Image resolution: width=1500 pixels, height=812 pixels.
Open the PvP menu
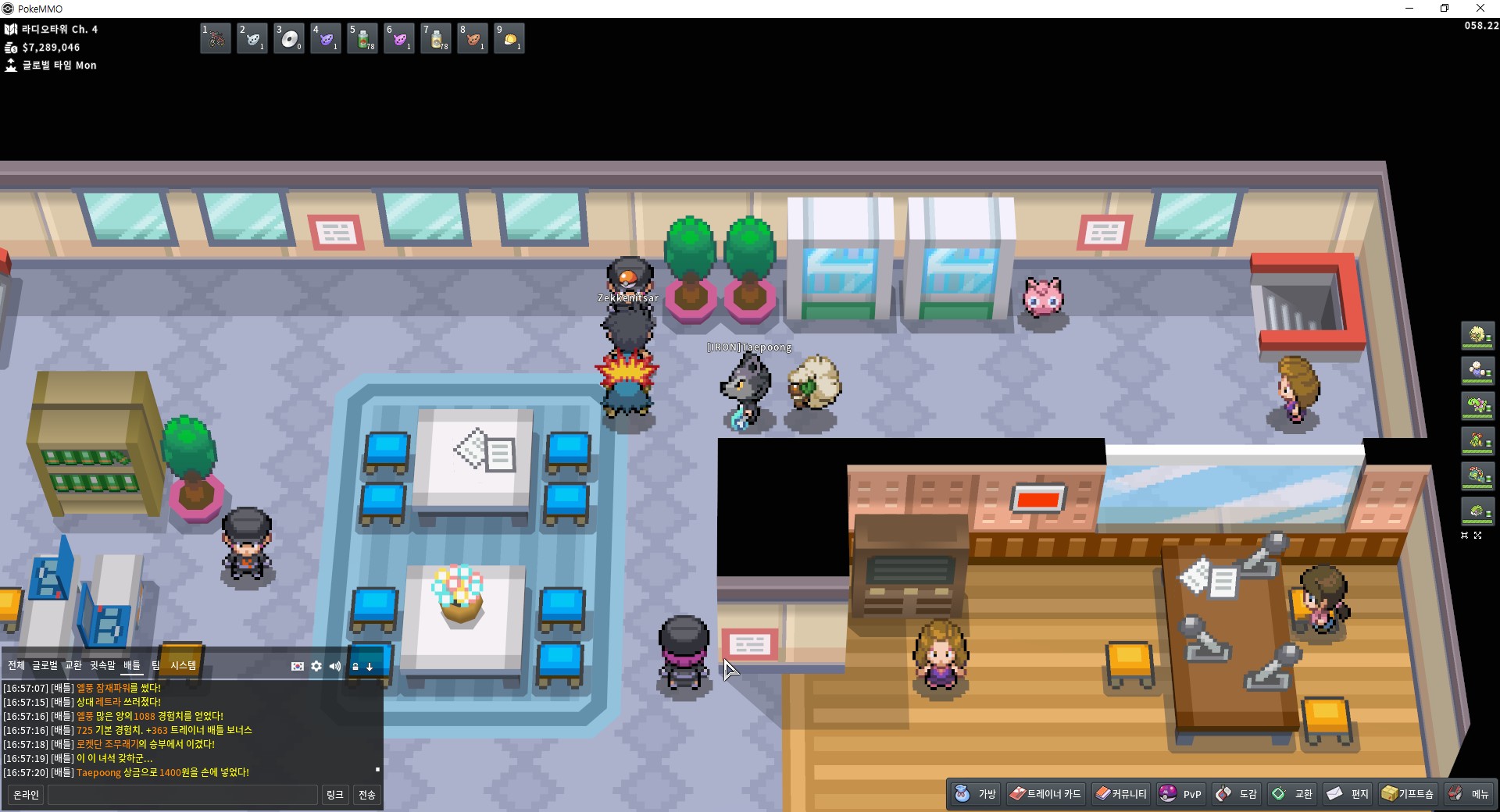tap(1180, 794)
